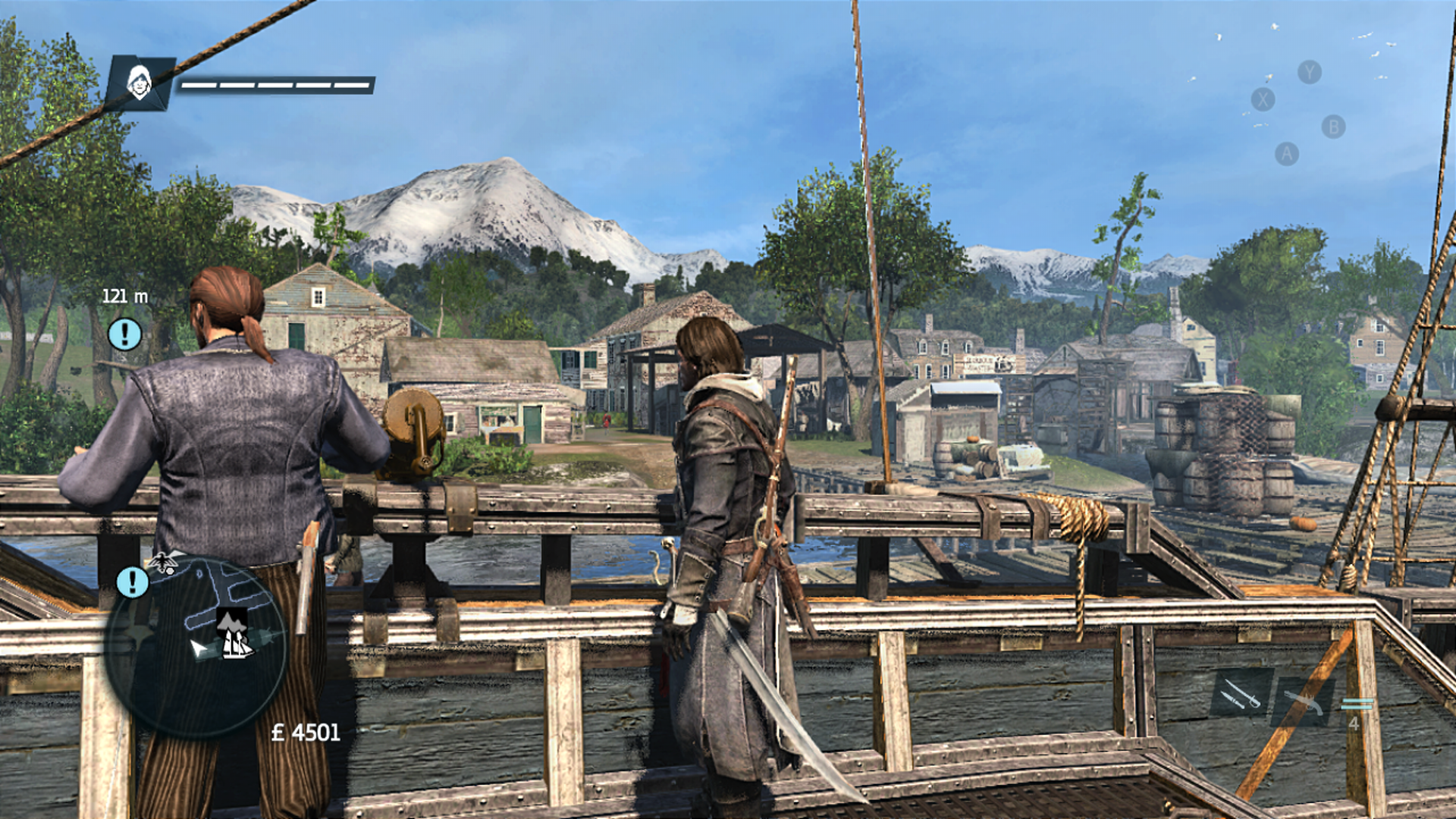
Task: Select the flintlock pistol weapon icon
Action: [1304, 704]
